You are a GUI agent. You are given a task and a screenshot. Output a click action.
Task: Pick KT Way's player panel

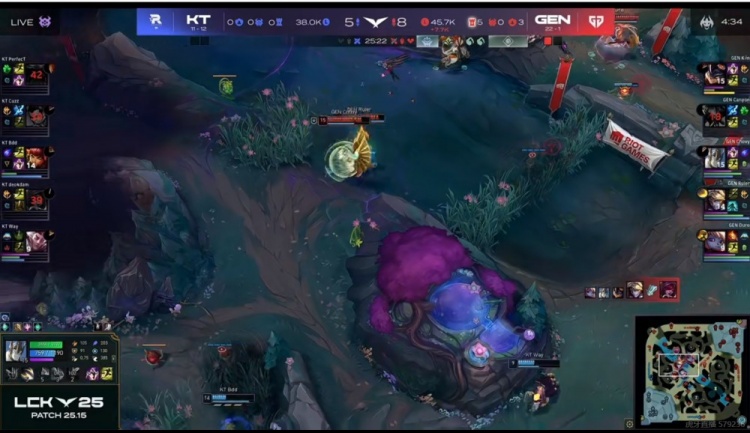[26, 242]
